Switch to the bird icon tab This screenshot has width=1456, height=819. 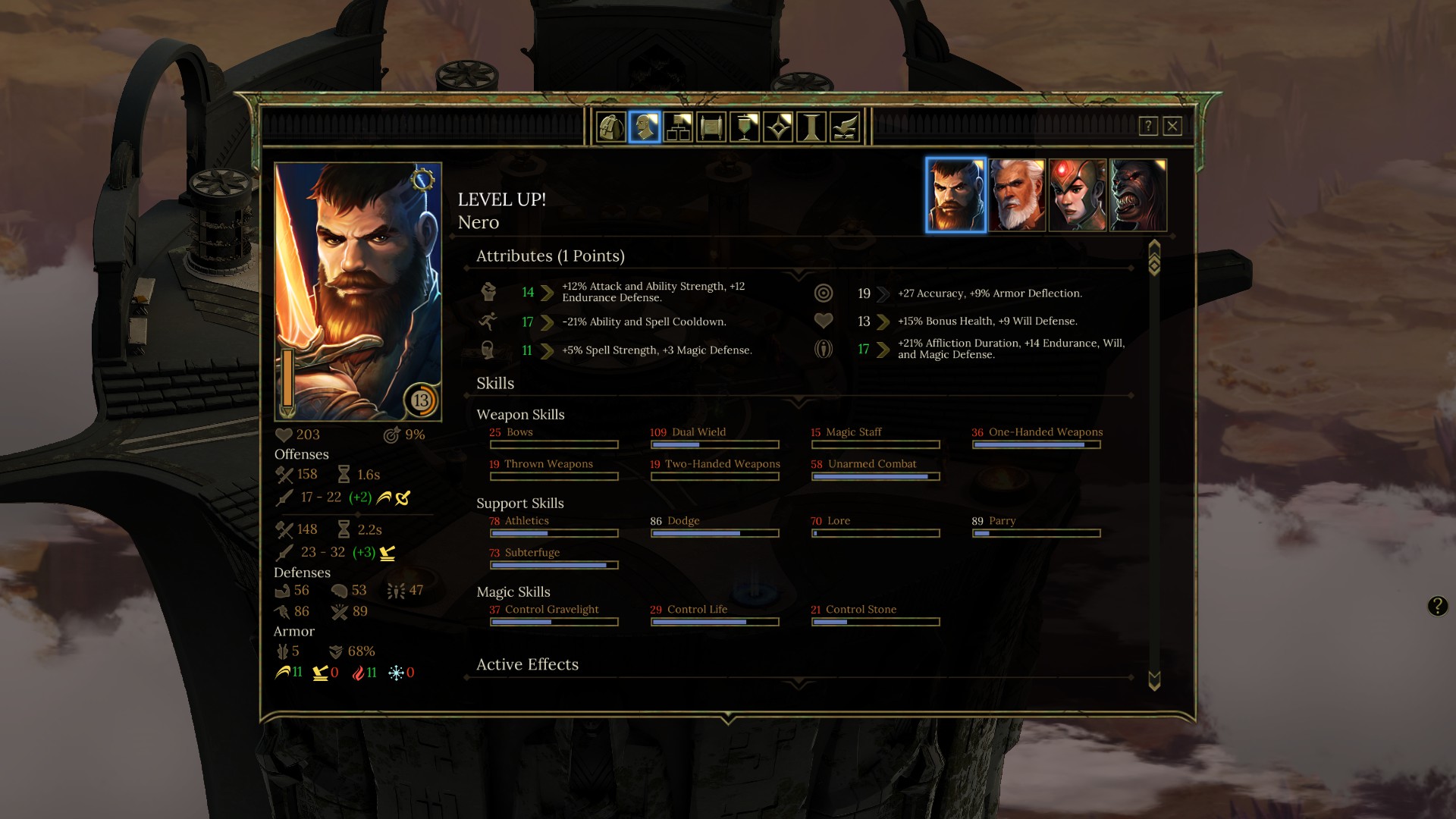(845, 127)
